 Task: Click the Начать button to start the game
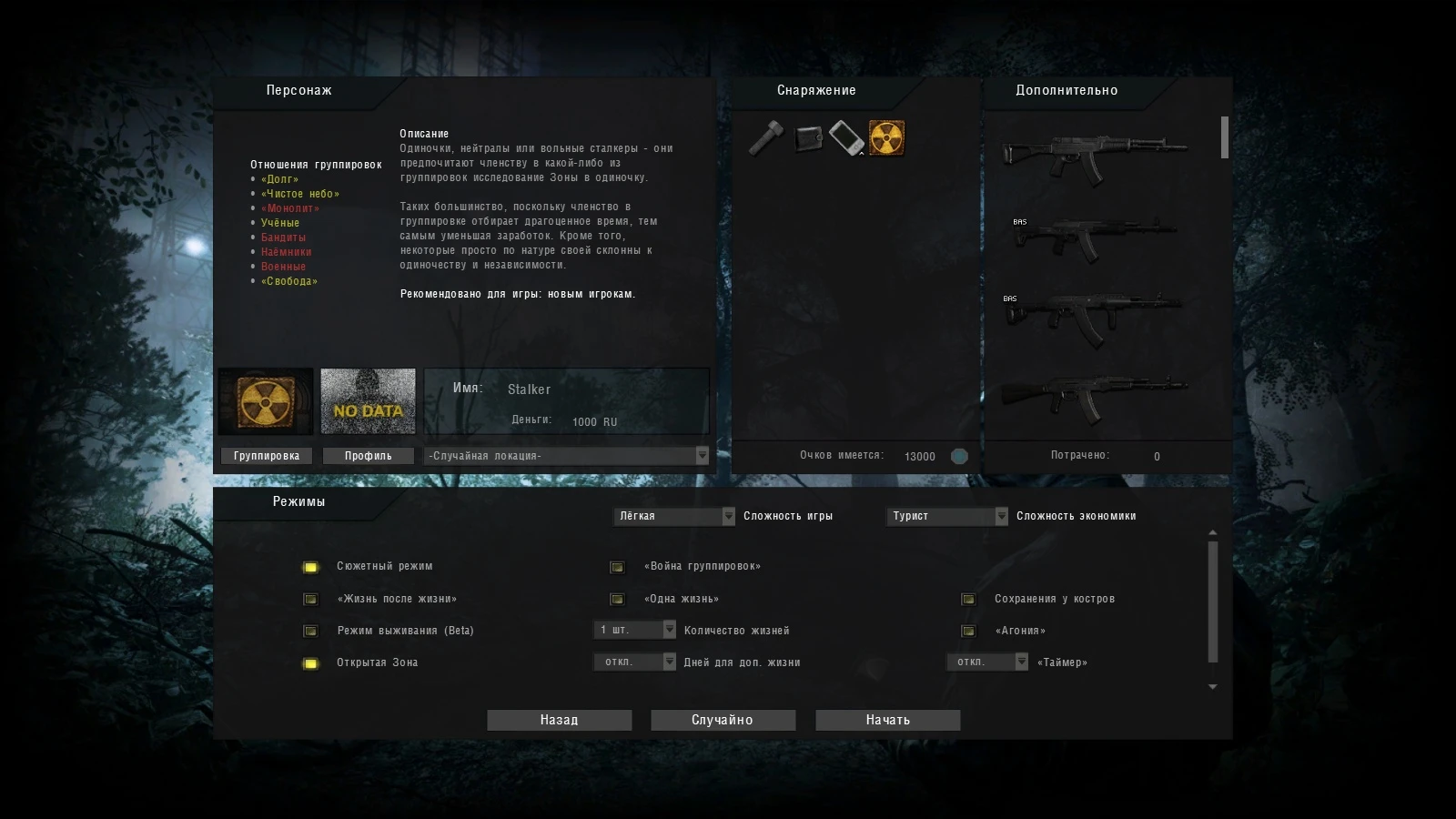[x=887, y=720]
